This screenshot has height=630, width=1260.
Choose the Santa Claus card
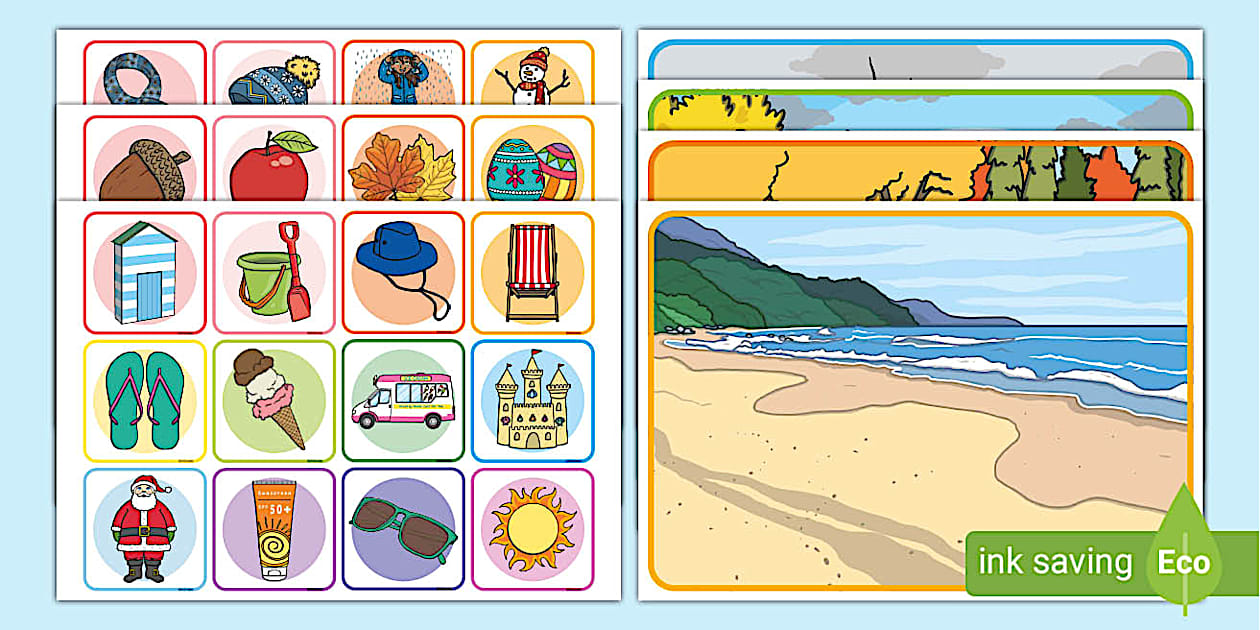[145, 529]
